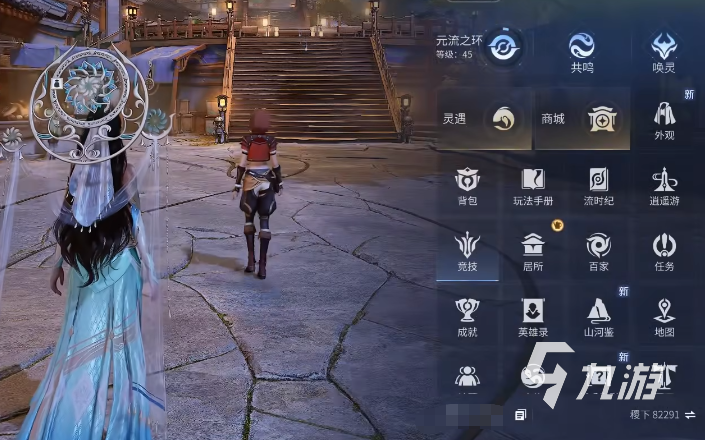The height and width of the screenshot is (440, 705).
Task: Open the 山河鉴 sailboat entry
Action: pyautogui.click(x=598, y=316)
